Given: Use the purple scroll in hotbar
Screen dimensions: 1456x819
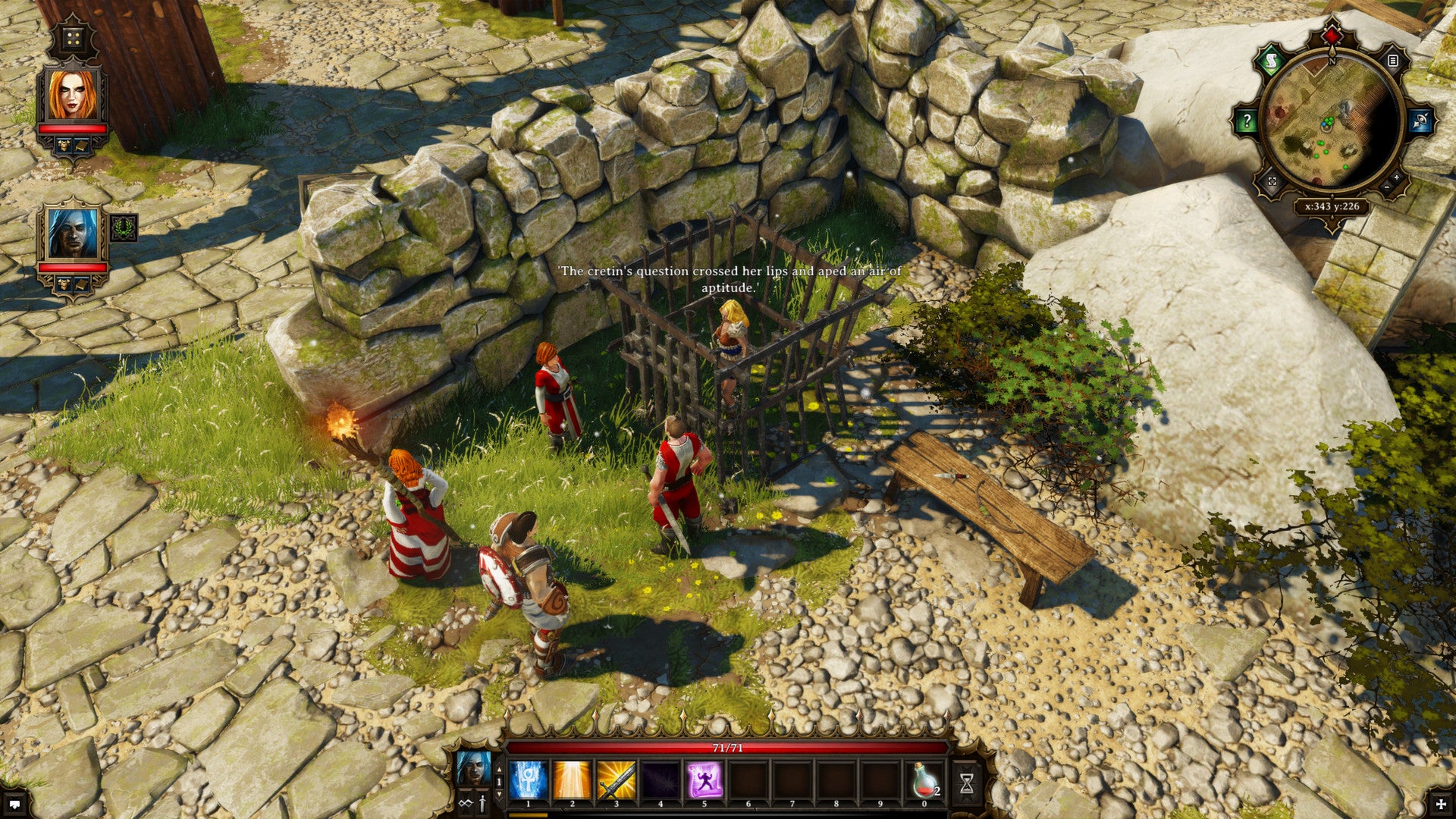Looking at the screenshot, I should (x=704, y=780).
